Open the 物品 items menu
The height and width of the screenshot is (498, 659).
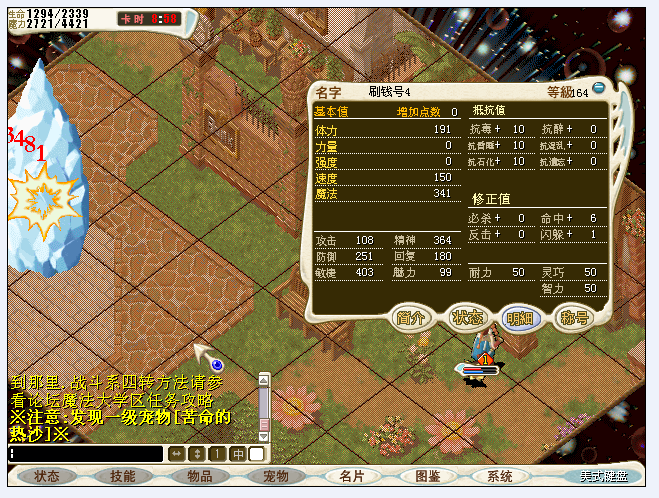click(x=199, y=476)
